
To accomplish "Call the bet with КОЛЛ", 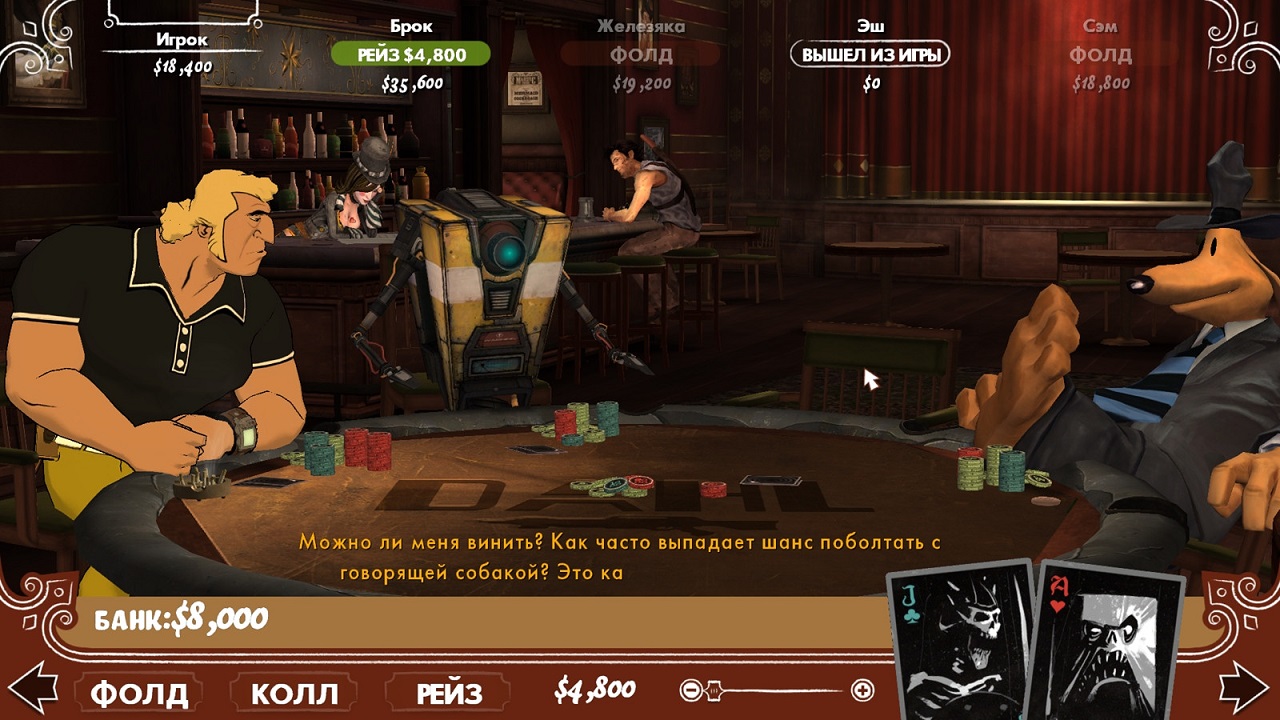I will point(294,692).
